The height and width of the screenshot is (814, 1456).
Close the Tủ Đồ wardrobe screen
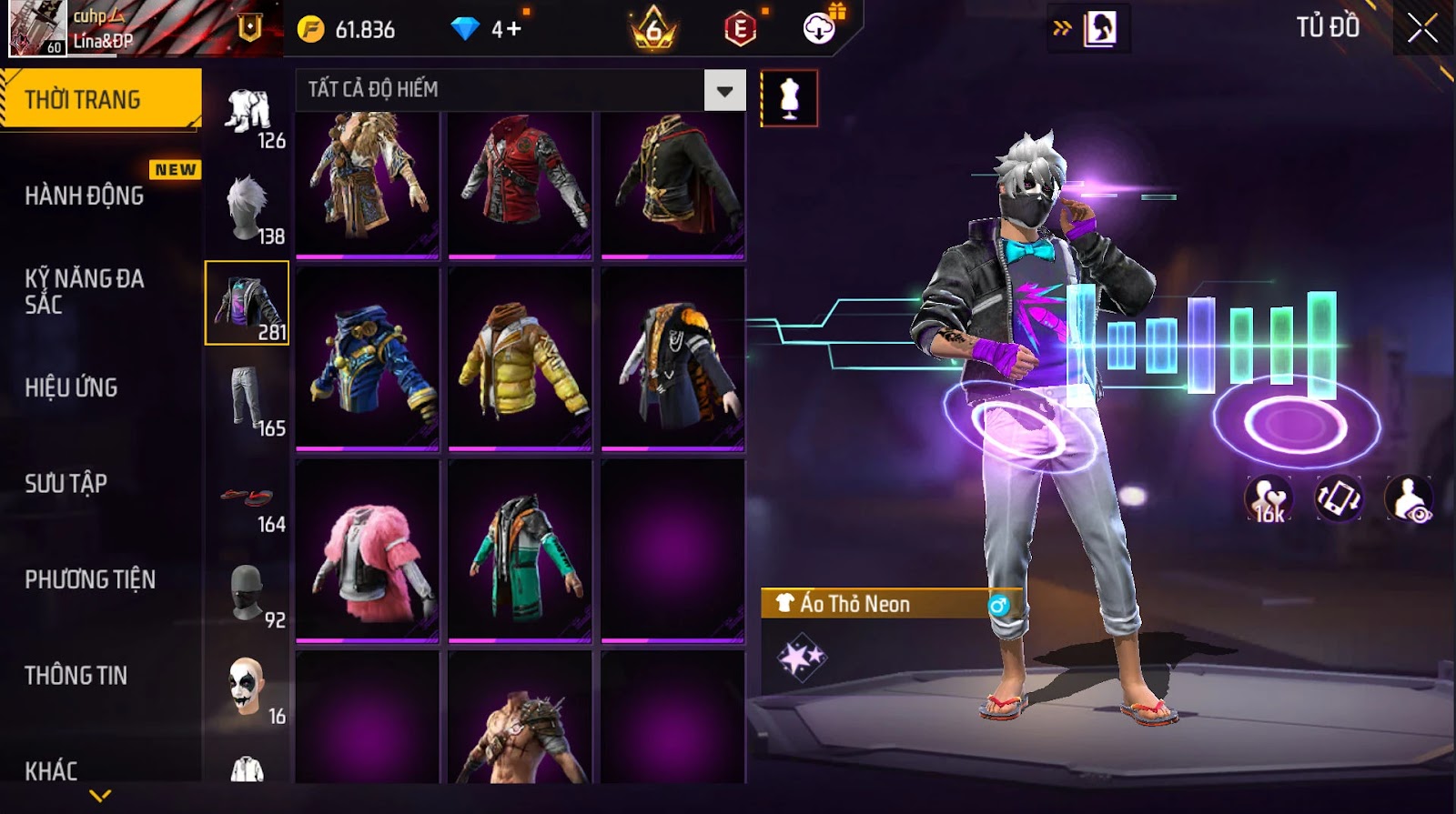click(1422, 29)
